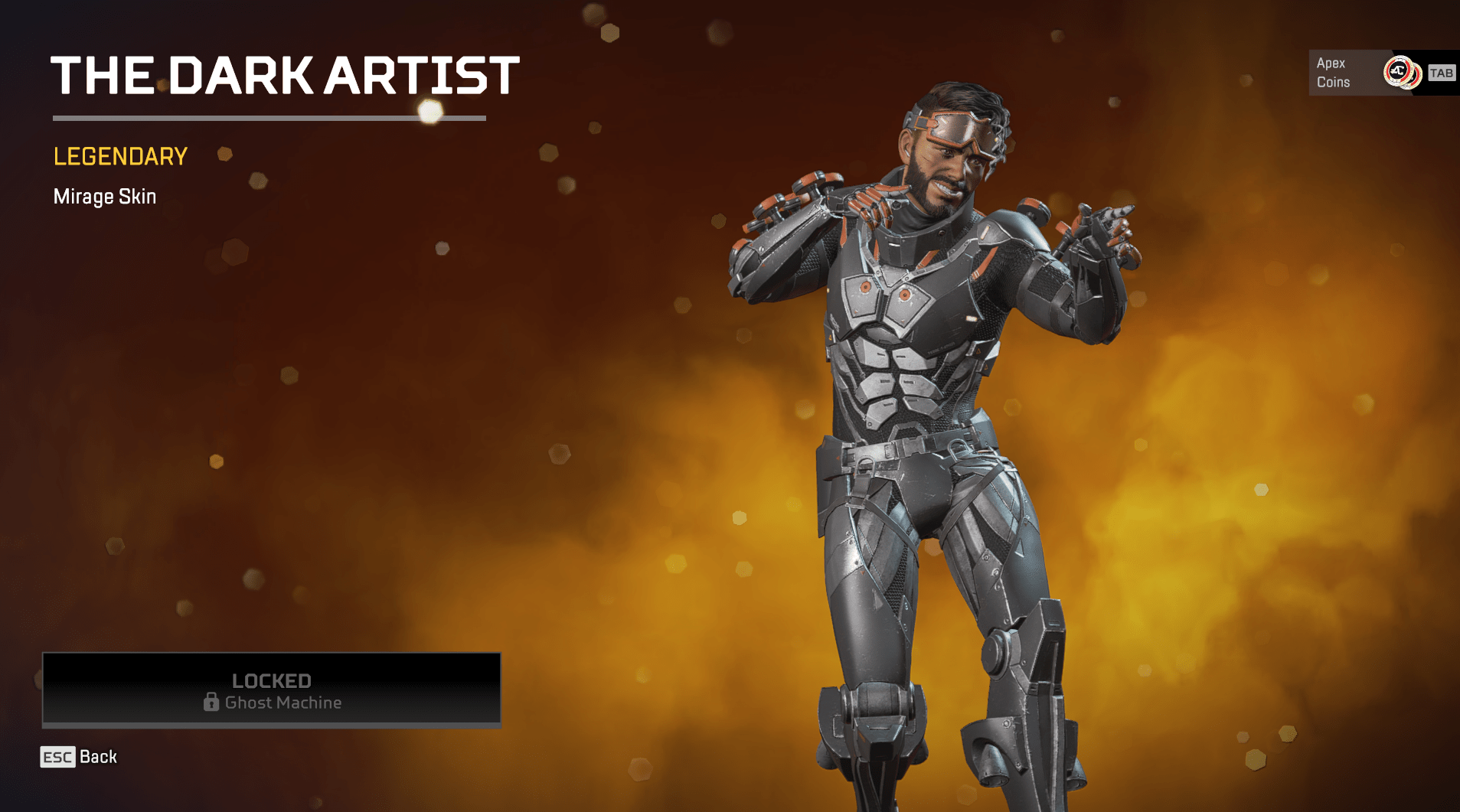
Task: Click the Ghost Machine unlock requirement text
Action: [x=283, y=703]
